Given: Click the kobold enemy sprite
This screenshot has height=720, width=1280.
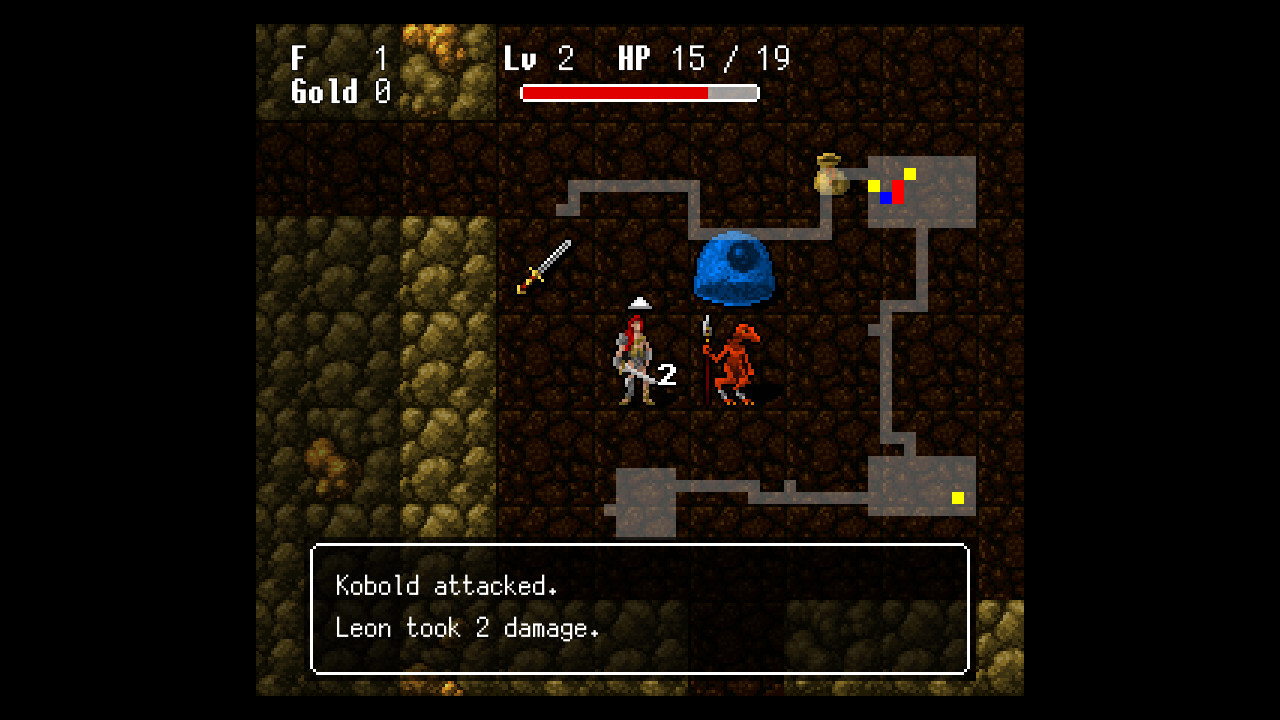Looking at the screenshot, I should pyautogui.click(x=737, y=360).
